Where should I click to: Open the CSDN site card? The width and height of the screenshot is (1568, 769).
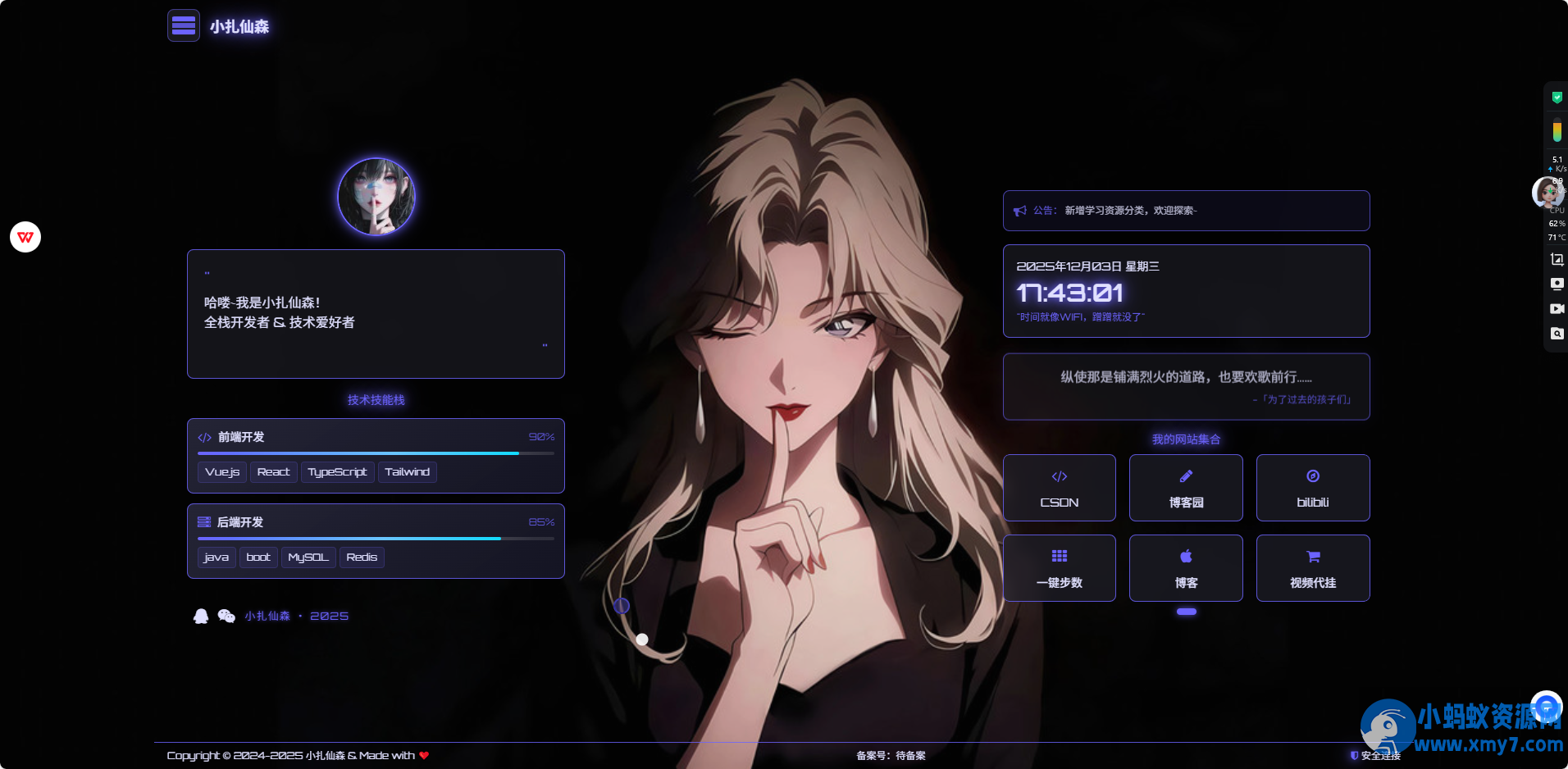pyautogui.click(x=1059, y=488)
